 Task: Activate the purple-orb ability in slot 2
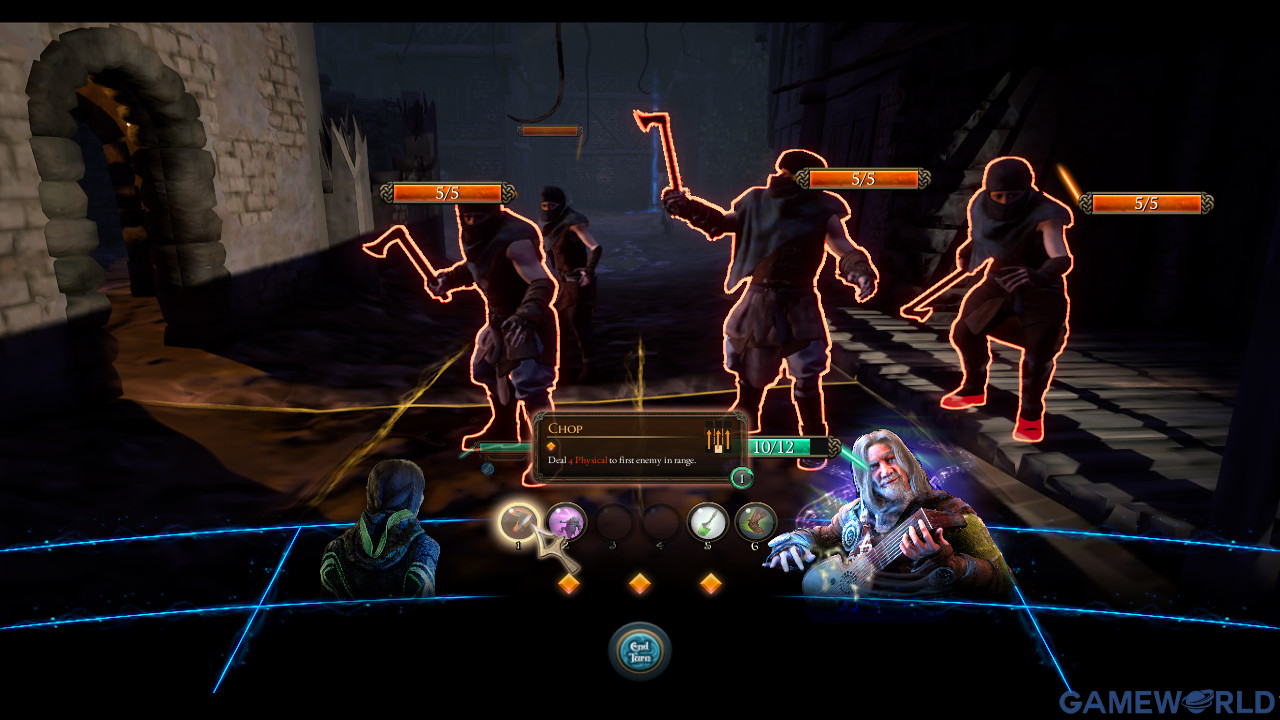[566, 522]
